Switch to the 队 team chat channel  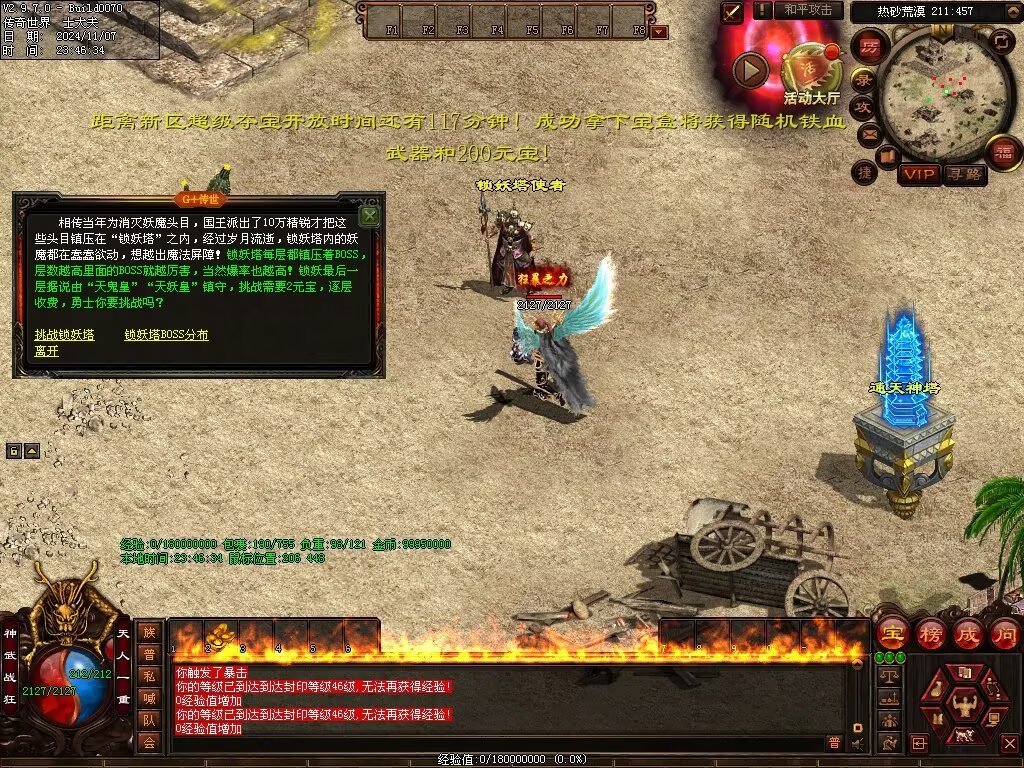(x=149, y=719)
